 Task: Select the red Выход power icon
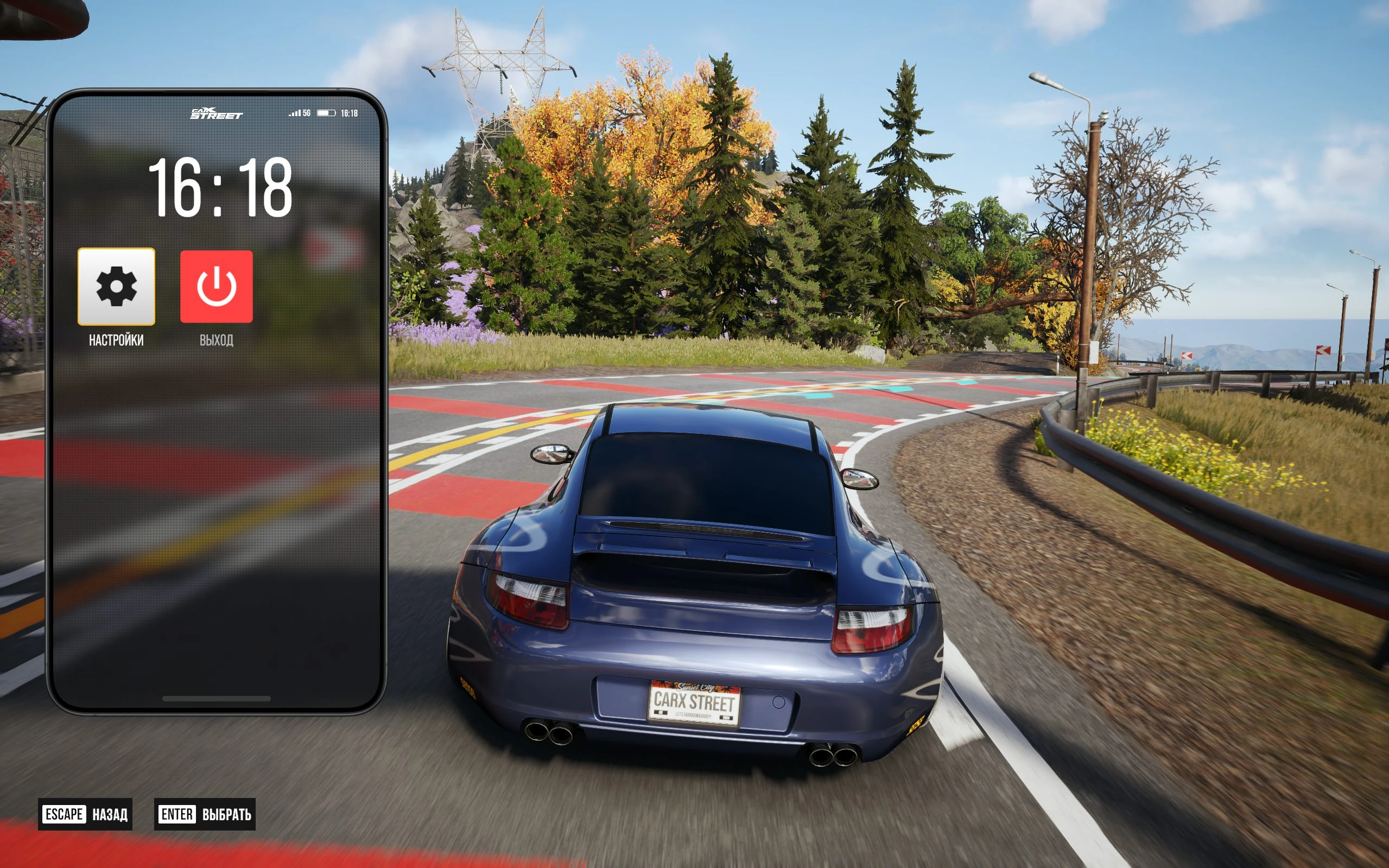pyautogui.click(x=217, y=286)
